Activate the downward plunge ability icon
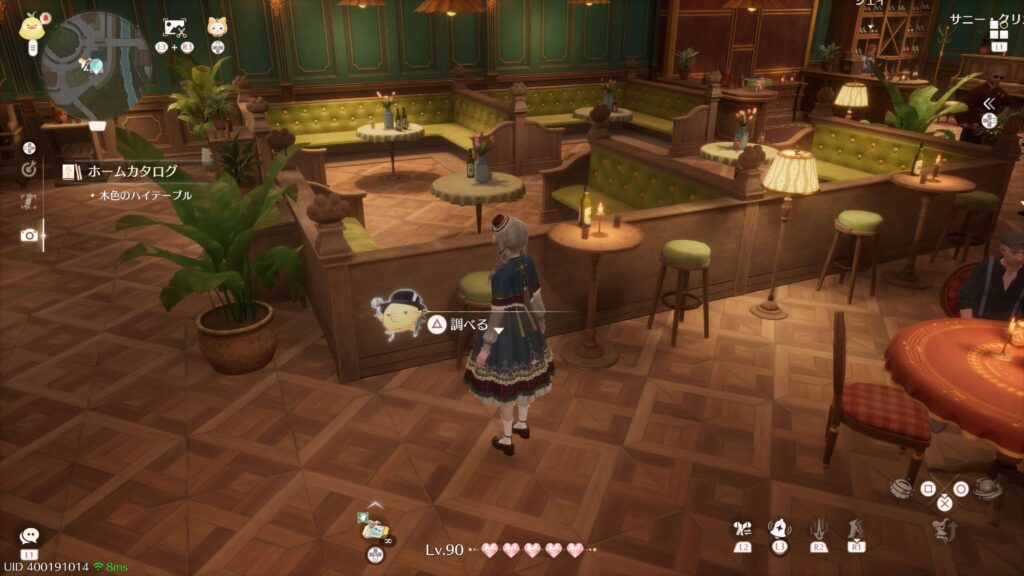Image resolution: width=1024 pixels, height=576 pixels. [817, 529]
